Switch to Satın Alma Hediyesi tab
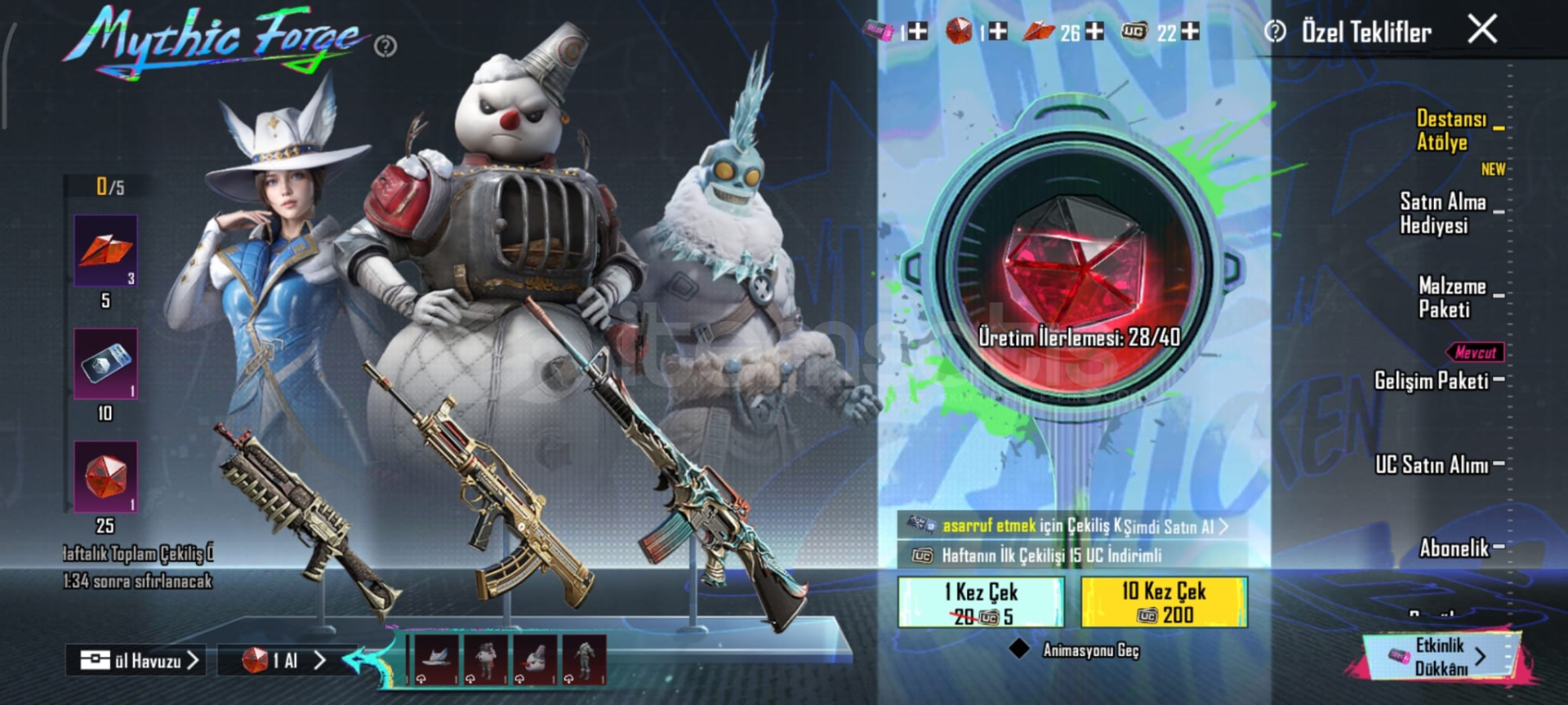This screenshot has width=1568, height=705. pyautogui.click(x=1442, y=213)
